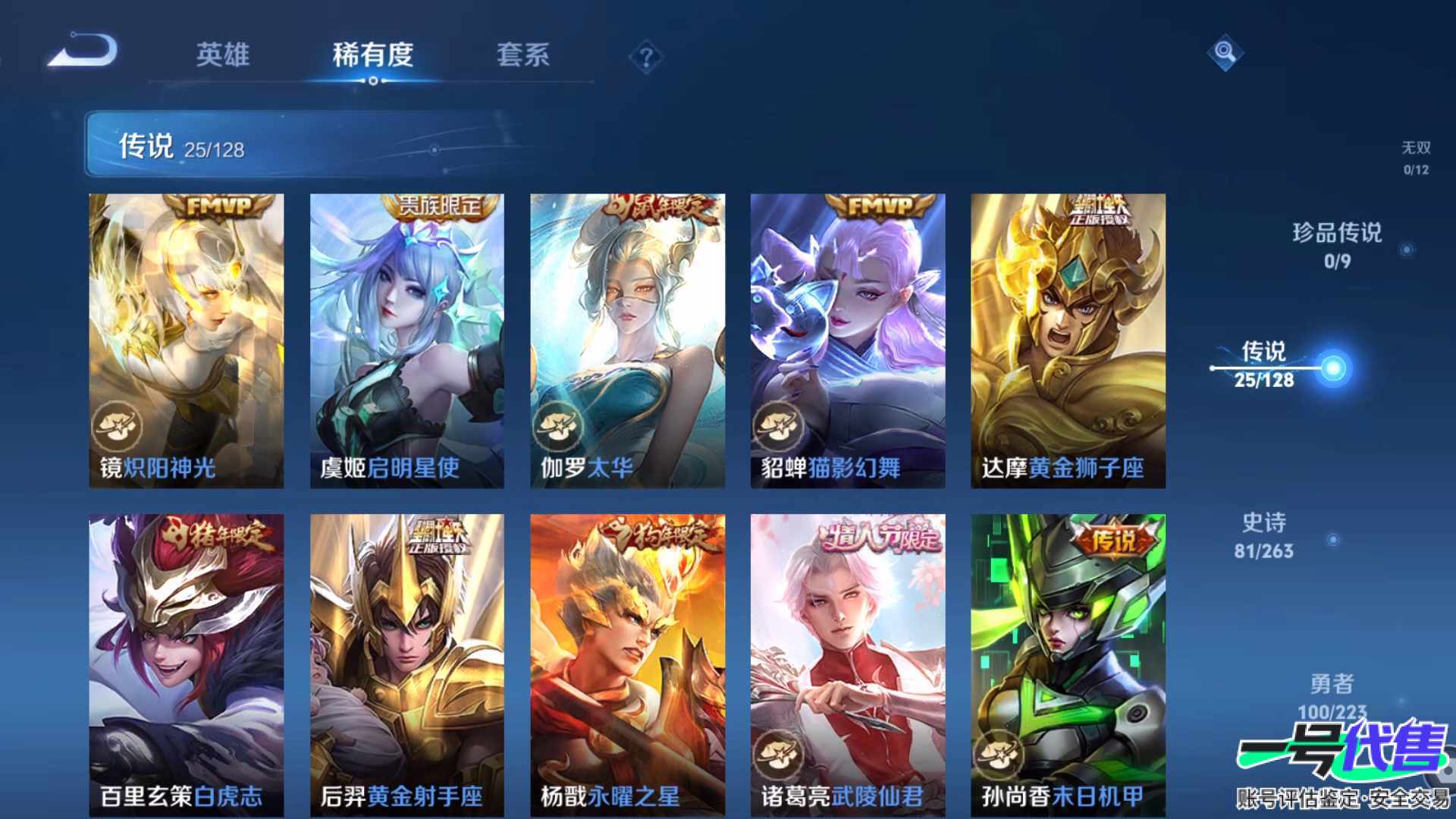The image size is (1456, 819).
Task: Open the 貂蝉 猫影幻舞 skin card
Action: 848,340
